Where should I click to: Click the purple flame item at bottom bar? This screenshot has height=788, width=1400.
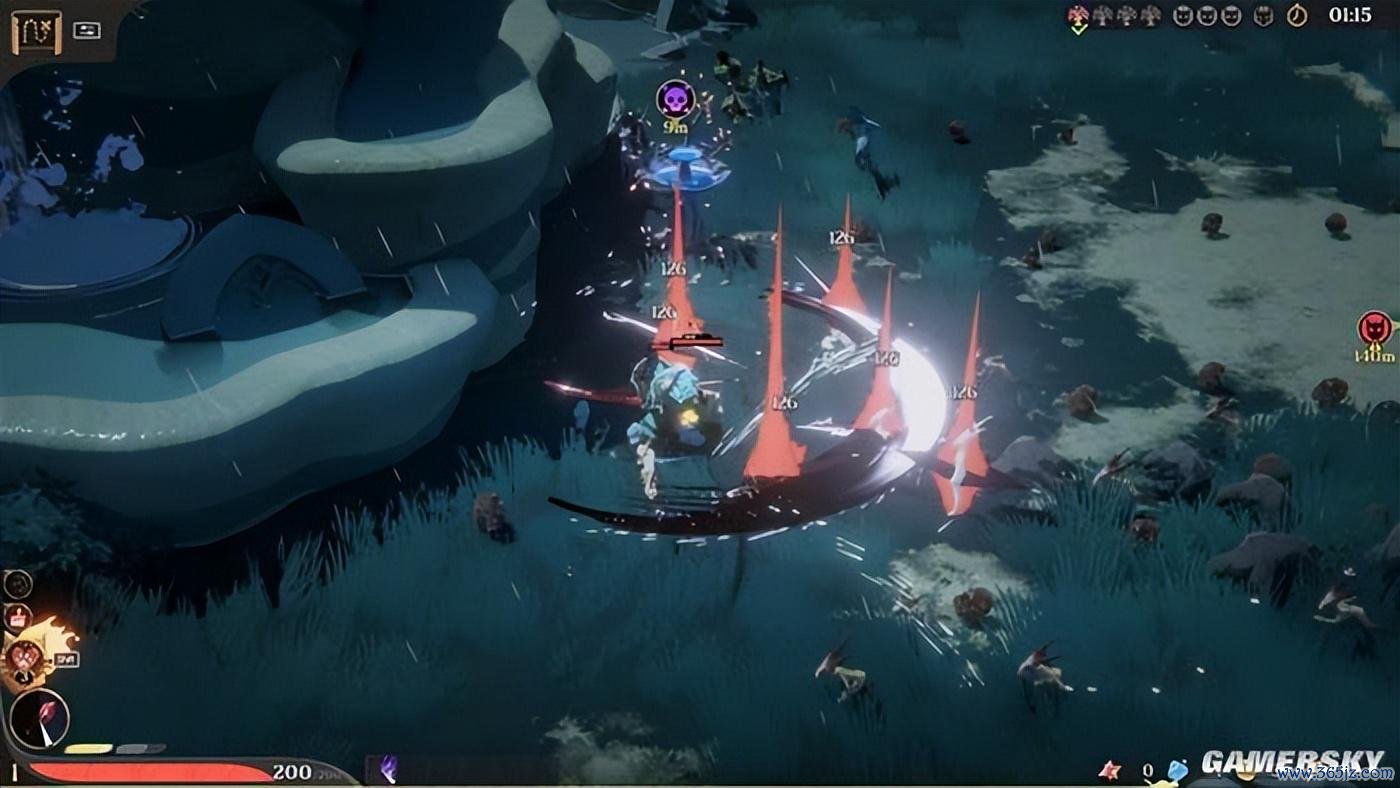388,768
